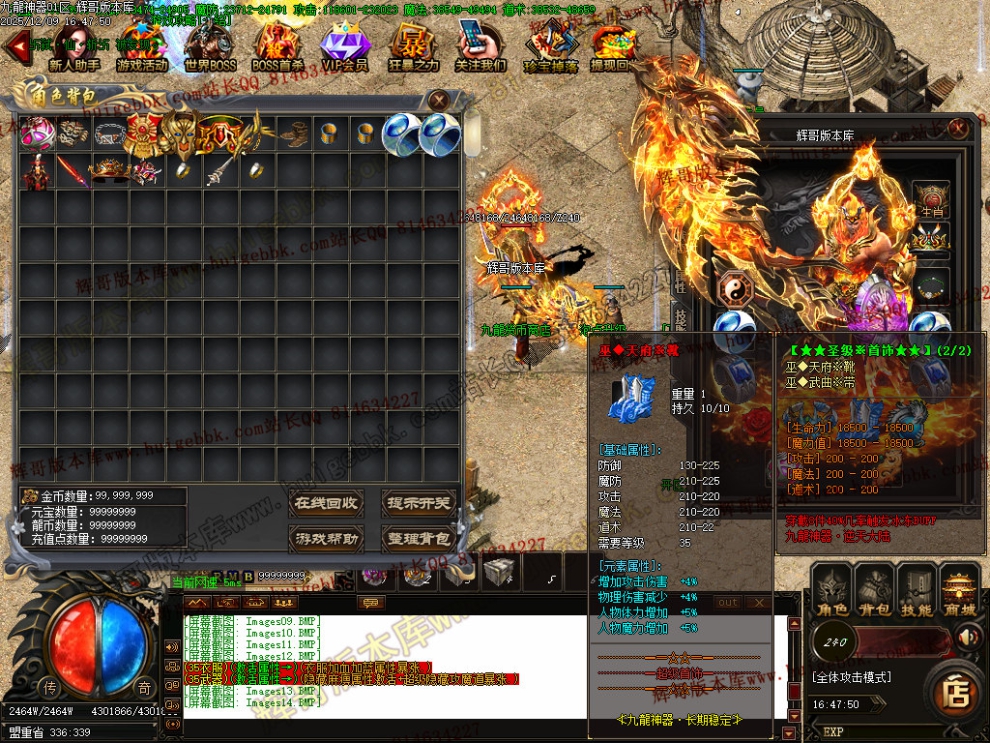Toggle the 提示开关 hint switch button
The height and width of the screenshot is (743, 990).
point(417,503)
